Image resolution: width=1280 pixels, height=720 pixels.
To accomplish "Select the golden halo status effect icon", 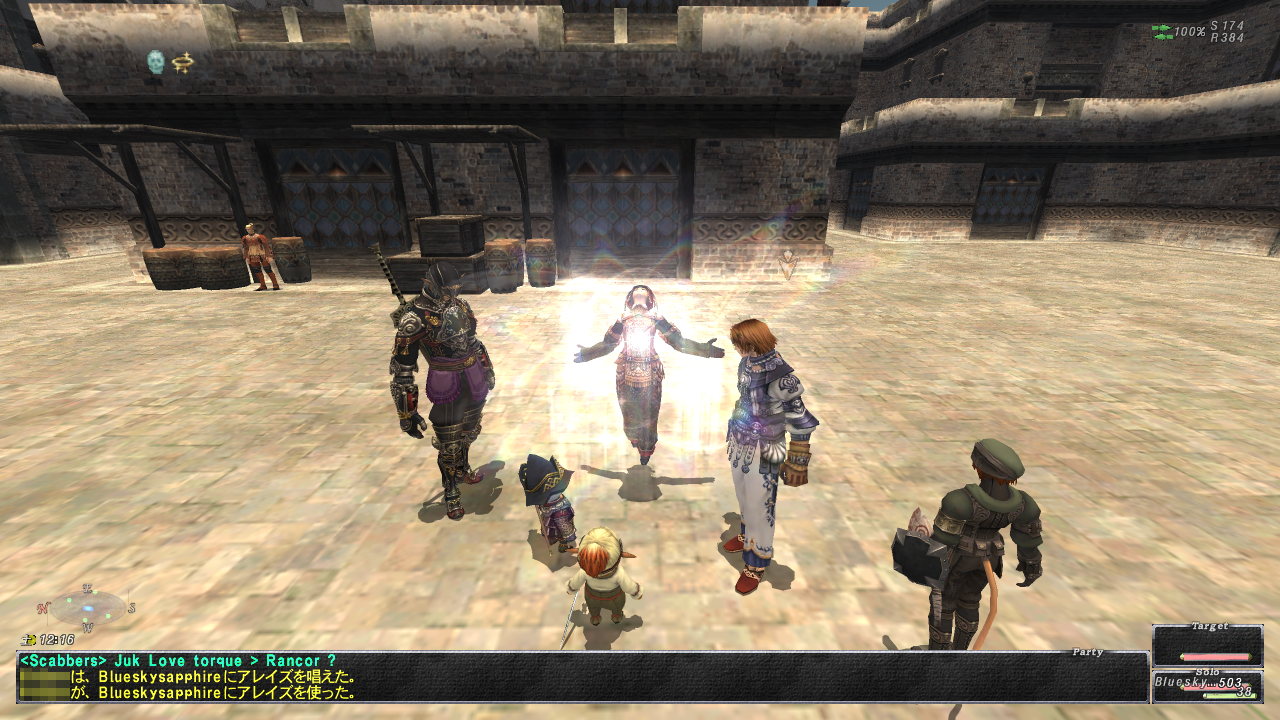I will pos(182,62).
